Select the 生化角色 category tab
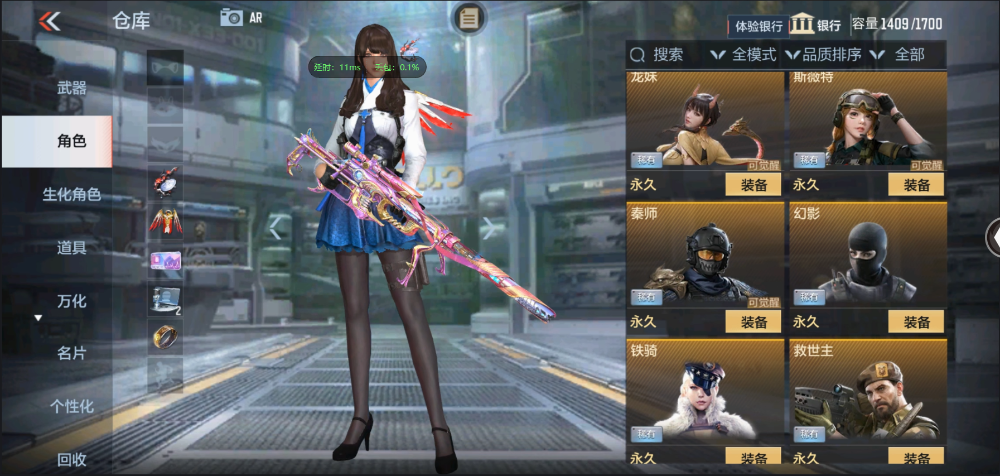Viewport: 1000px width, 476px height. (x=71, y=194)
